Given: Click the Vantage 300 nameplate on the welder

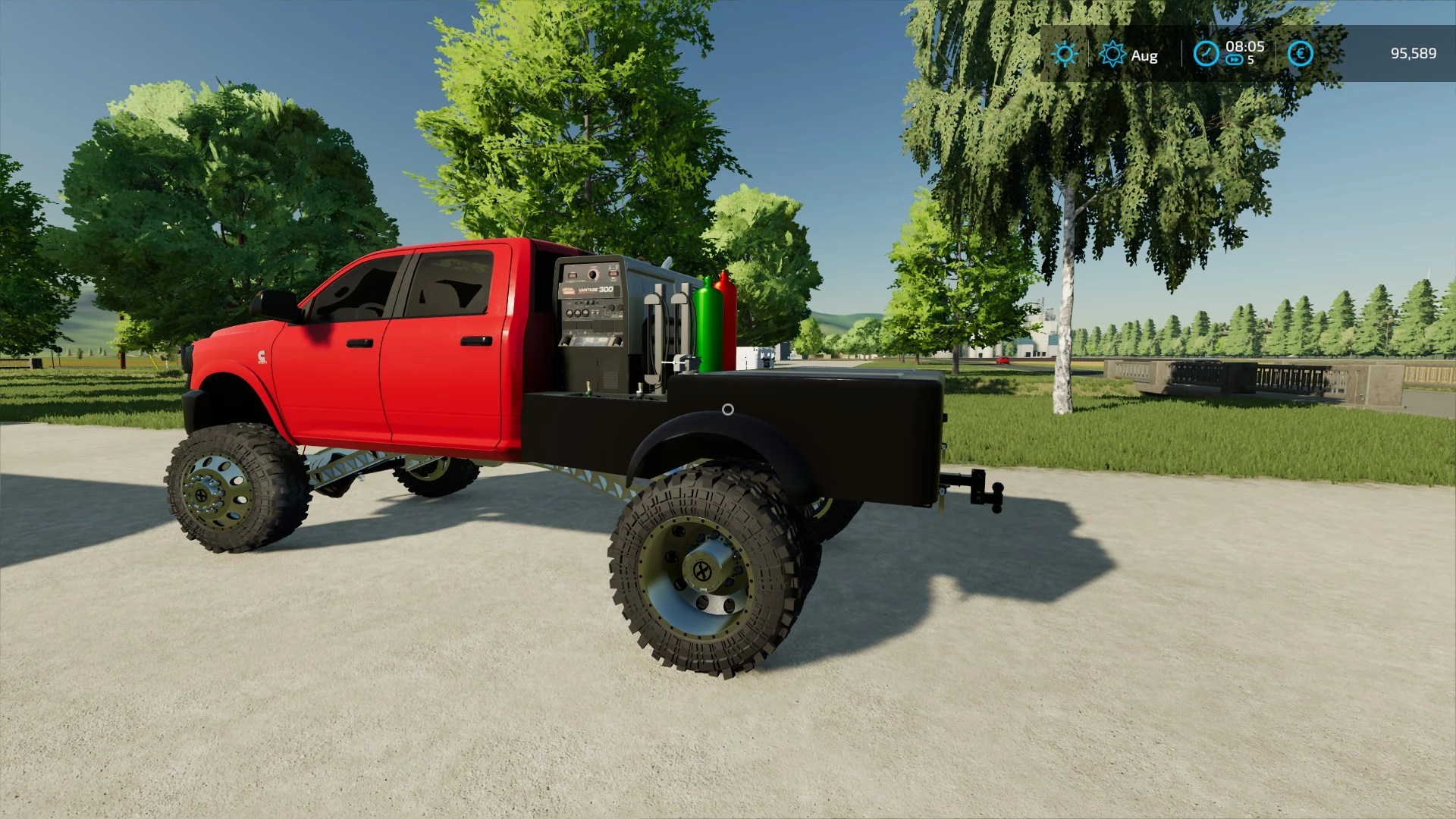Looking at the screenshot, I should [x=596, y=290].
